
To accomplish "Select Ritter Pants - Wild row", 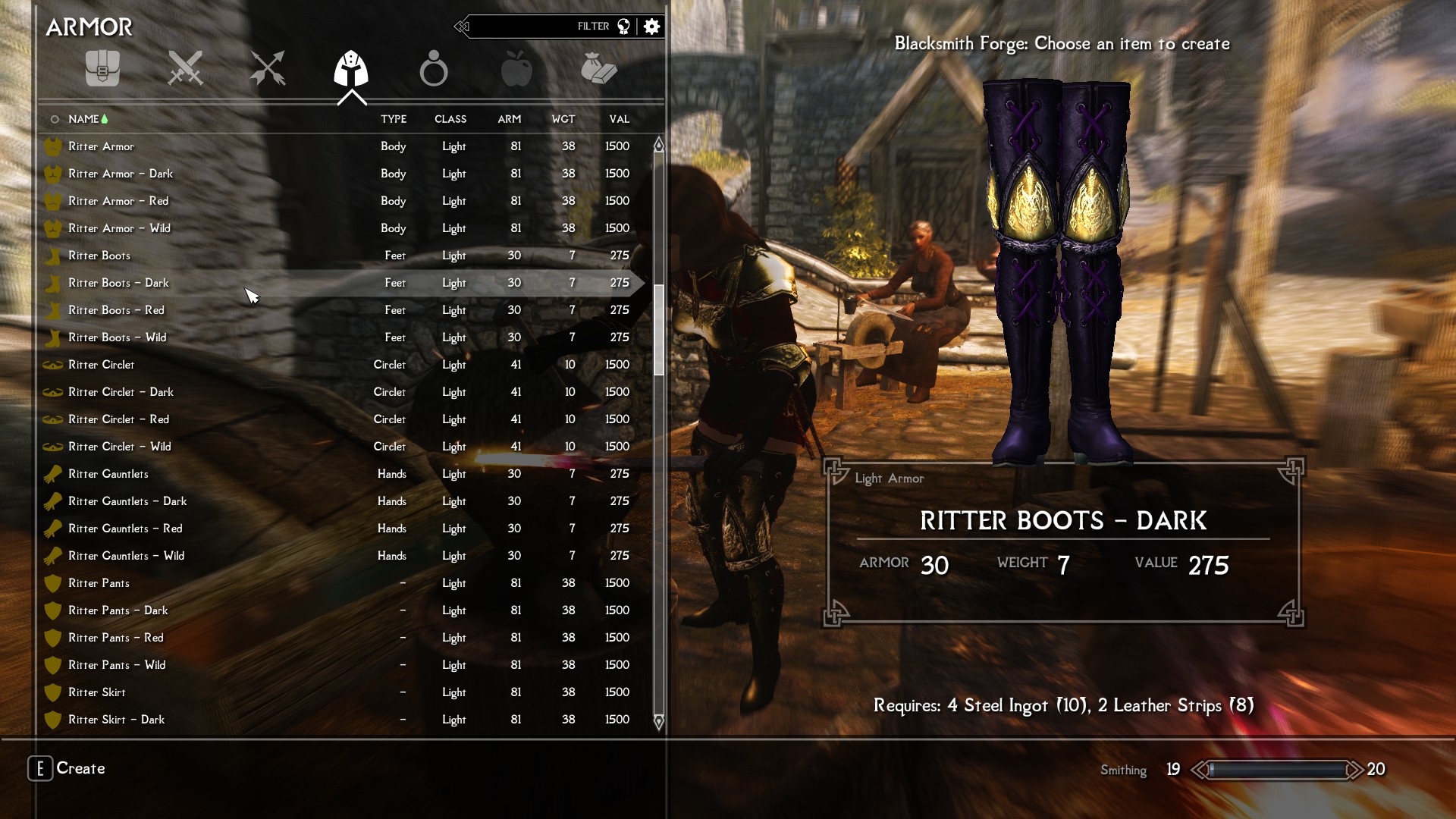I will 117,665.
